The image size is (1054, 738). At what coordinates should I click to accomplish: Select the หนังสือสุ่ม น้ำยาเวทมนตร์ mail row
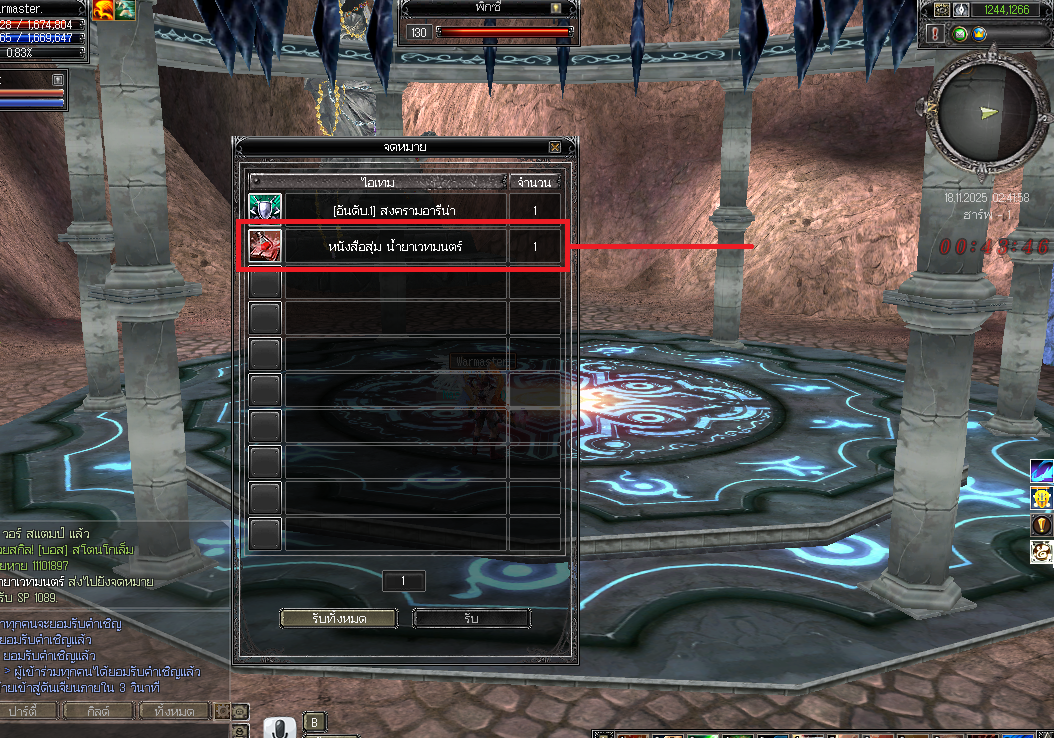[x=396, y=247]
